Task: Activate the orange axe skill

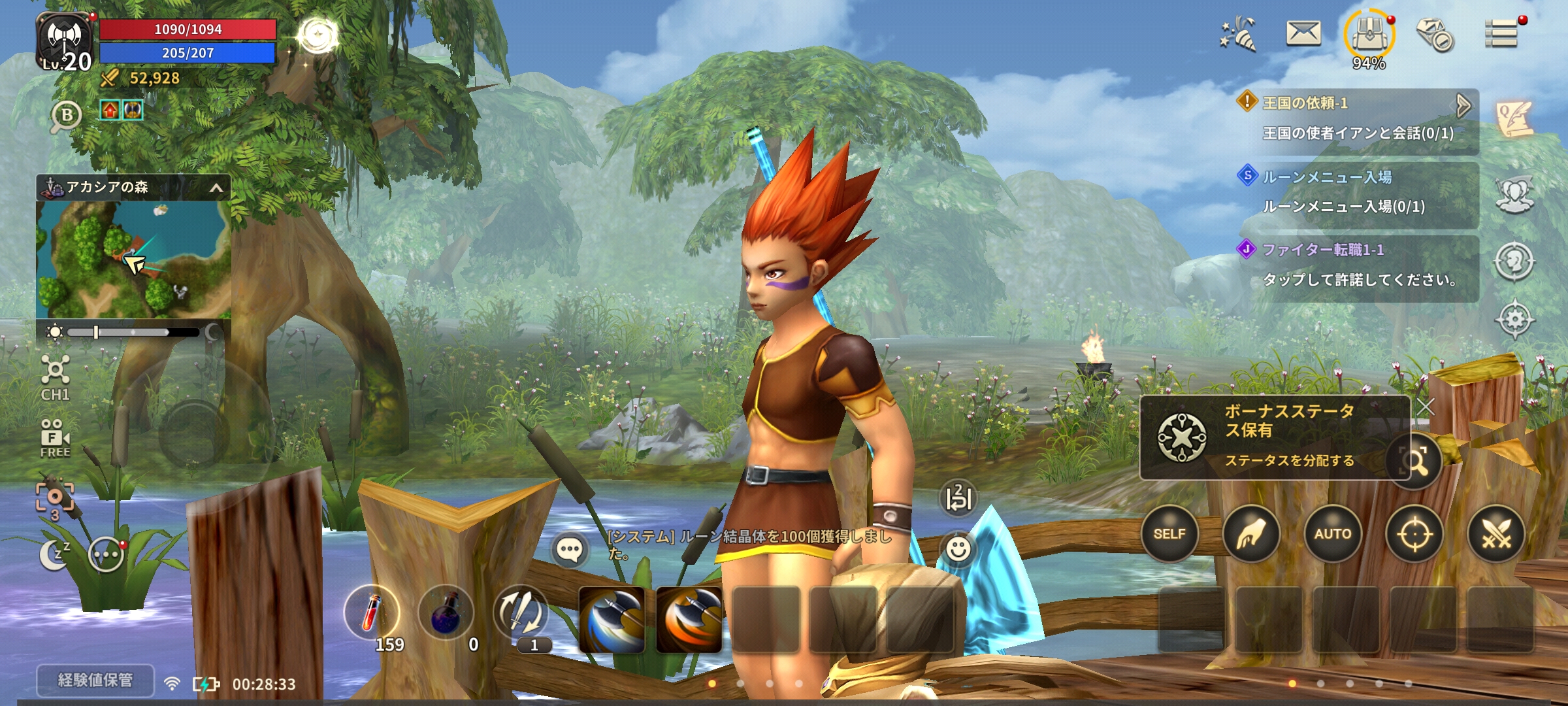Action: coord(689,619)
